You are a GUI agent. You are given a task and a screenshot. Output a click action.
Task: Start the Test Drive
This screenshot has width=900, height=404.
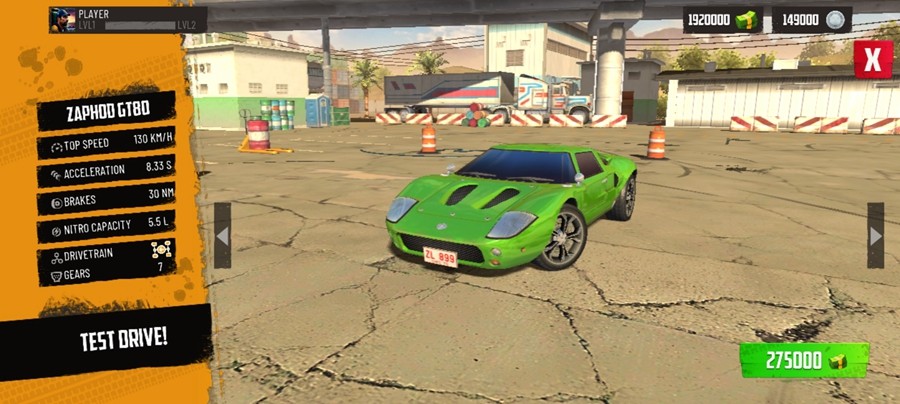(x=123, y=339)
